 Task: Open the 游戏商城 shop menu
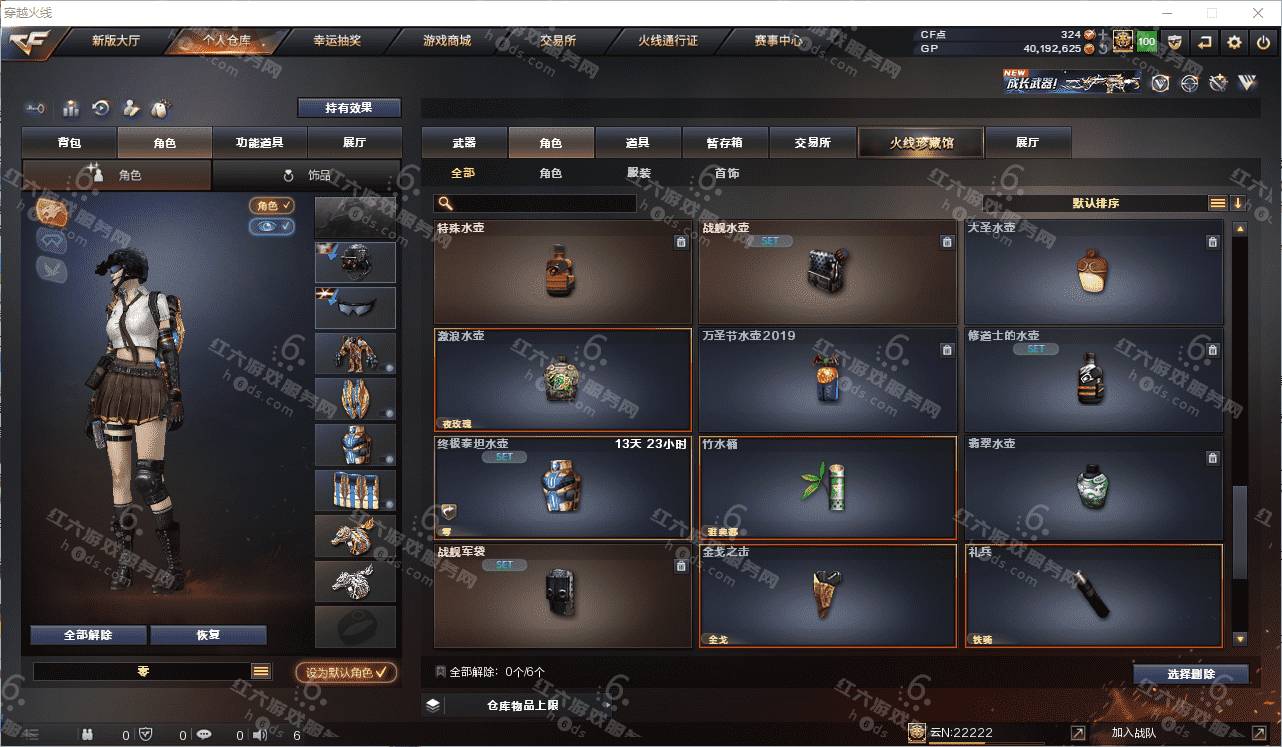tap(446, 41)
